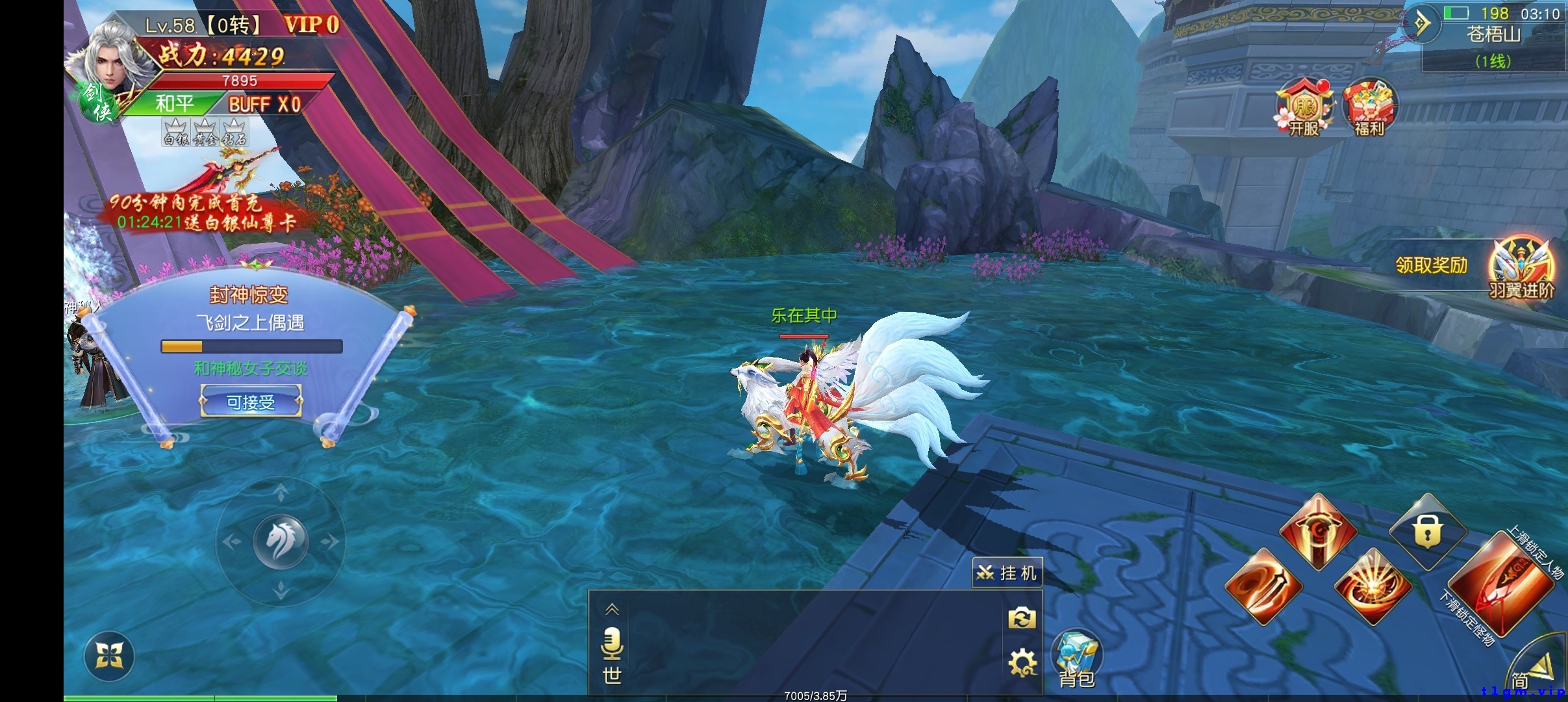Image resolution: width=1568 pixels, height=702 pixels.
Task: Tap the microphone voice chat button
Action: 612,644
